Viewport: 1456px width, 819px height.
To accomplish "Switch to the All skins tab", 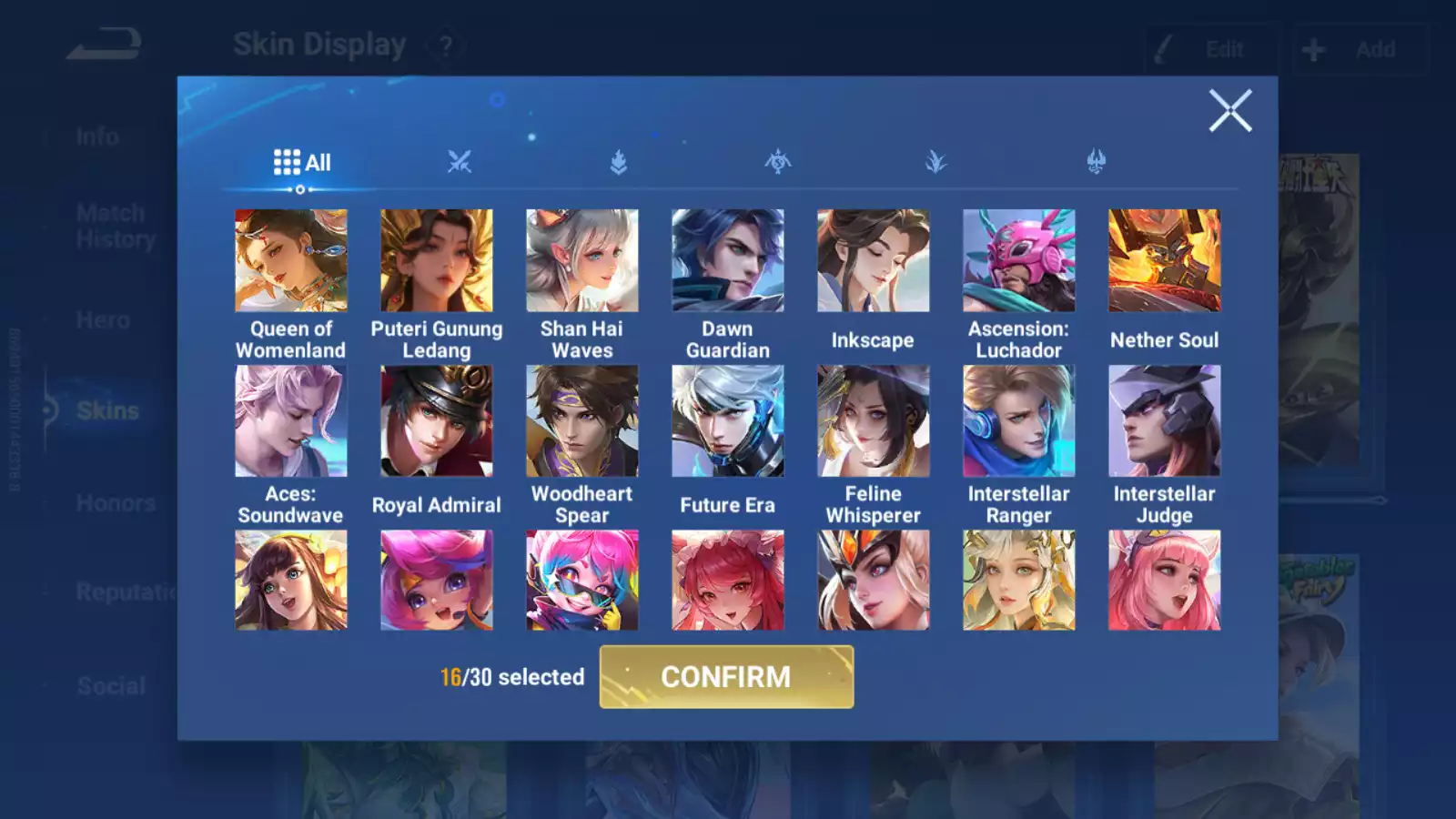I will pos(302,163).
